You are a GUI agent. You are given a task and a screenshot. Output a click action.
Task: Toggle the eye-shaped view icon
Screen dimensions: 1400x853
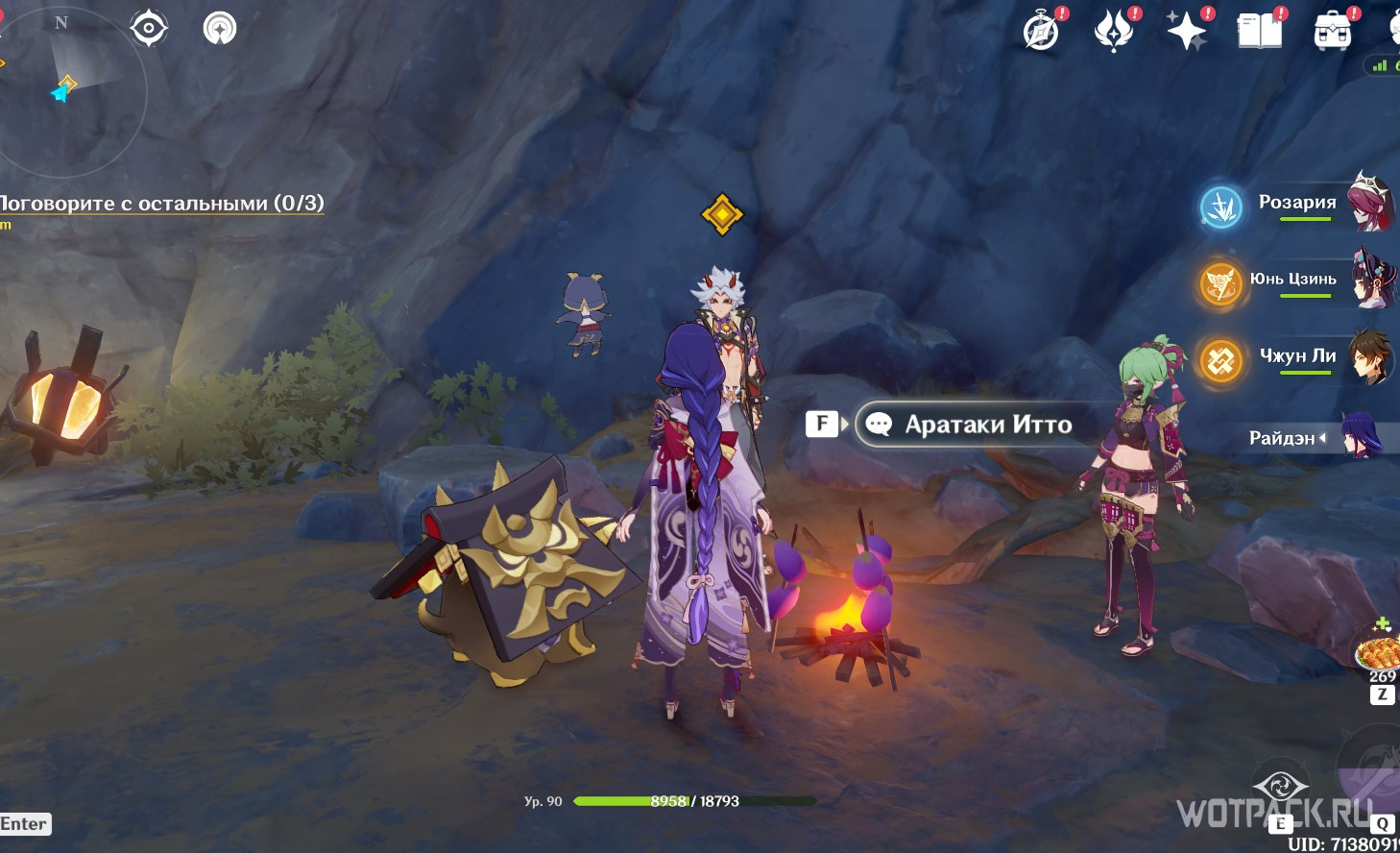click(149, 28)
